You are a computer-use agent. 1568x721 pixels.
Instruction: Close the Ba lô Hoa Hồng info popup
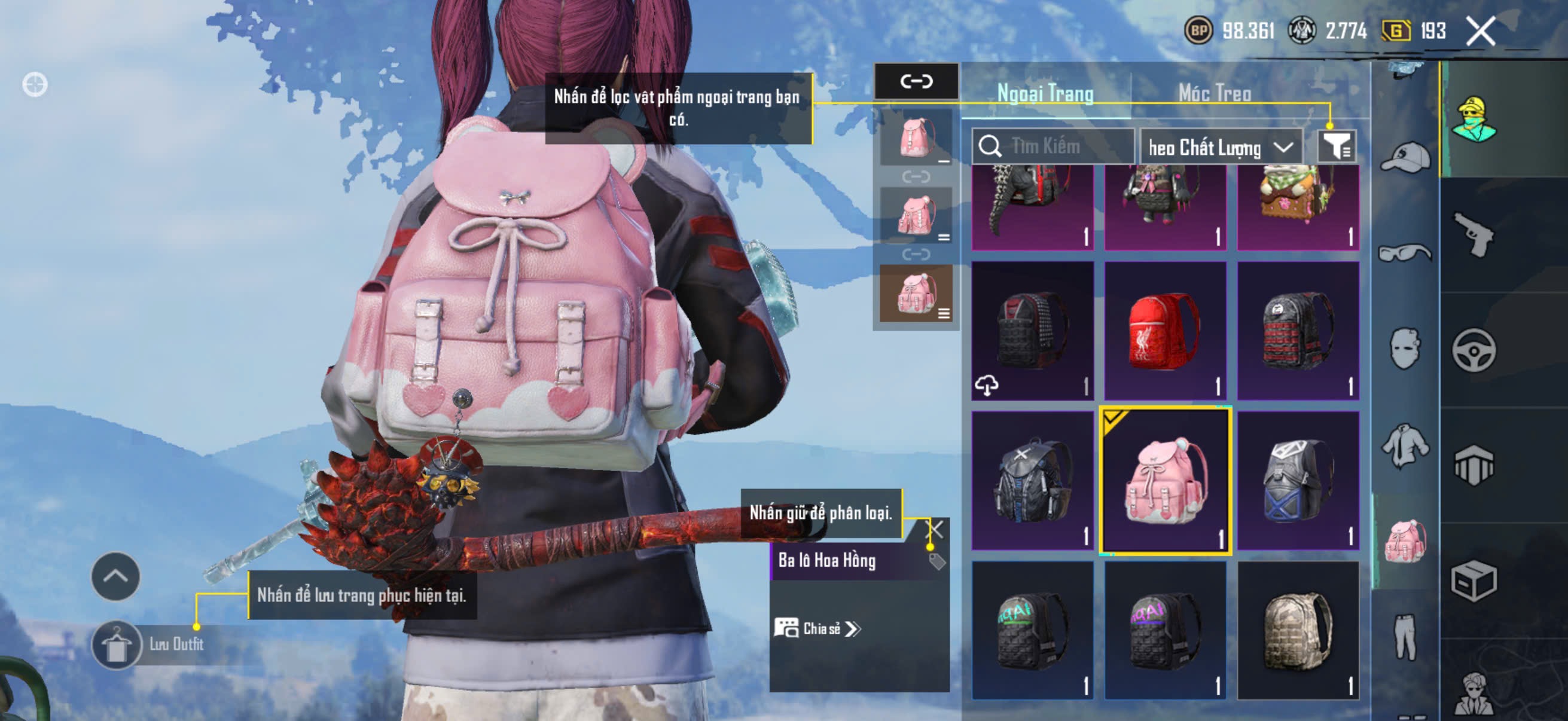(935, 528)
